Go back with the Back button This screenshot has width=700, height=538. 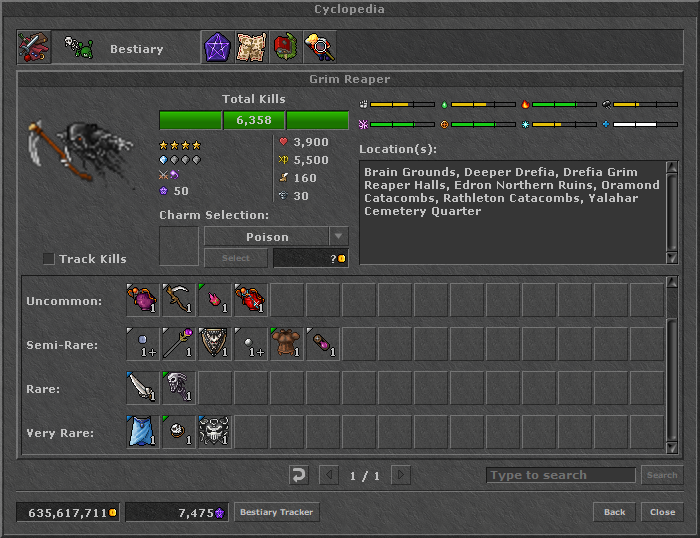(614, 512)
